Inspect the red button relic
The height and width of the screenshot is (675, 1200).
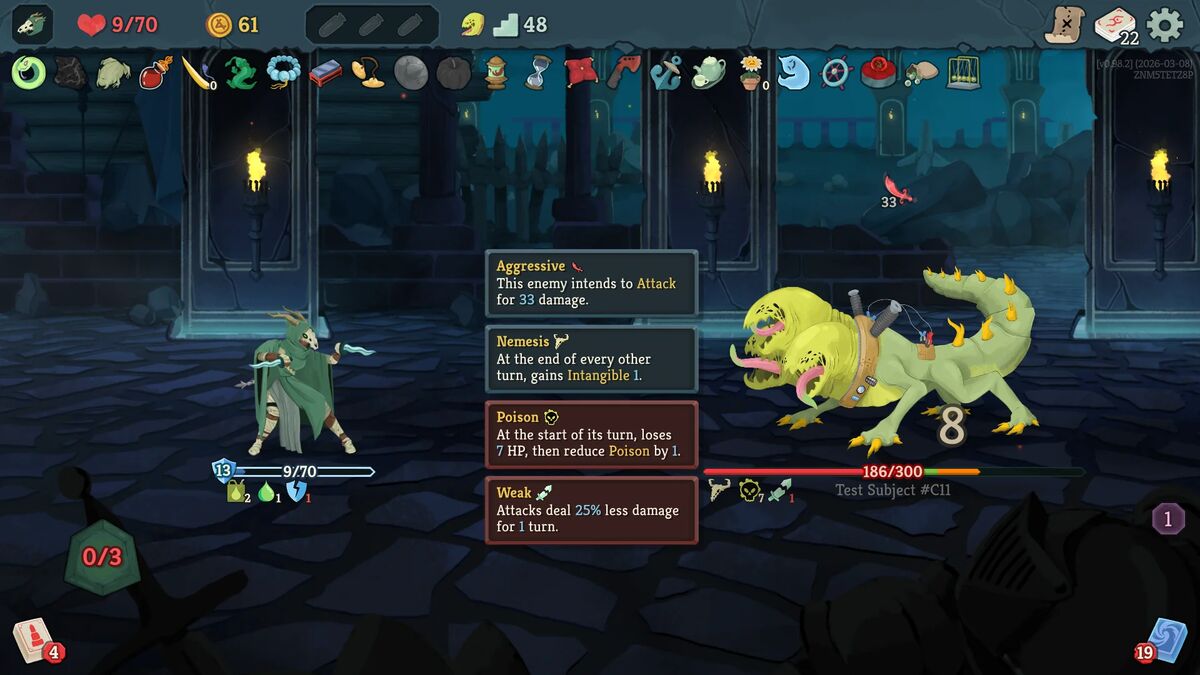click(877, 72)
